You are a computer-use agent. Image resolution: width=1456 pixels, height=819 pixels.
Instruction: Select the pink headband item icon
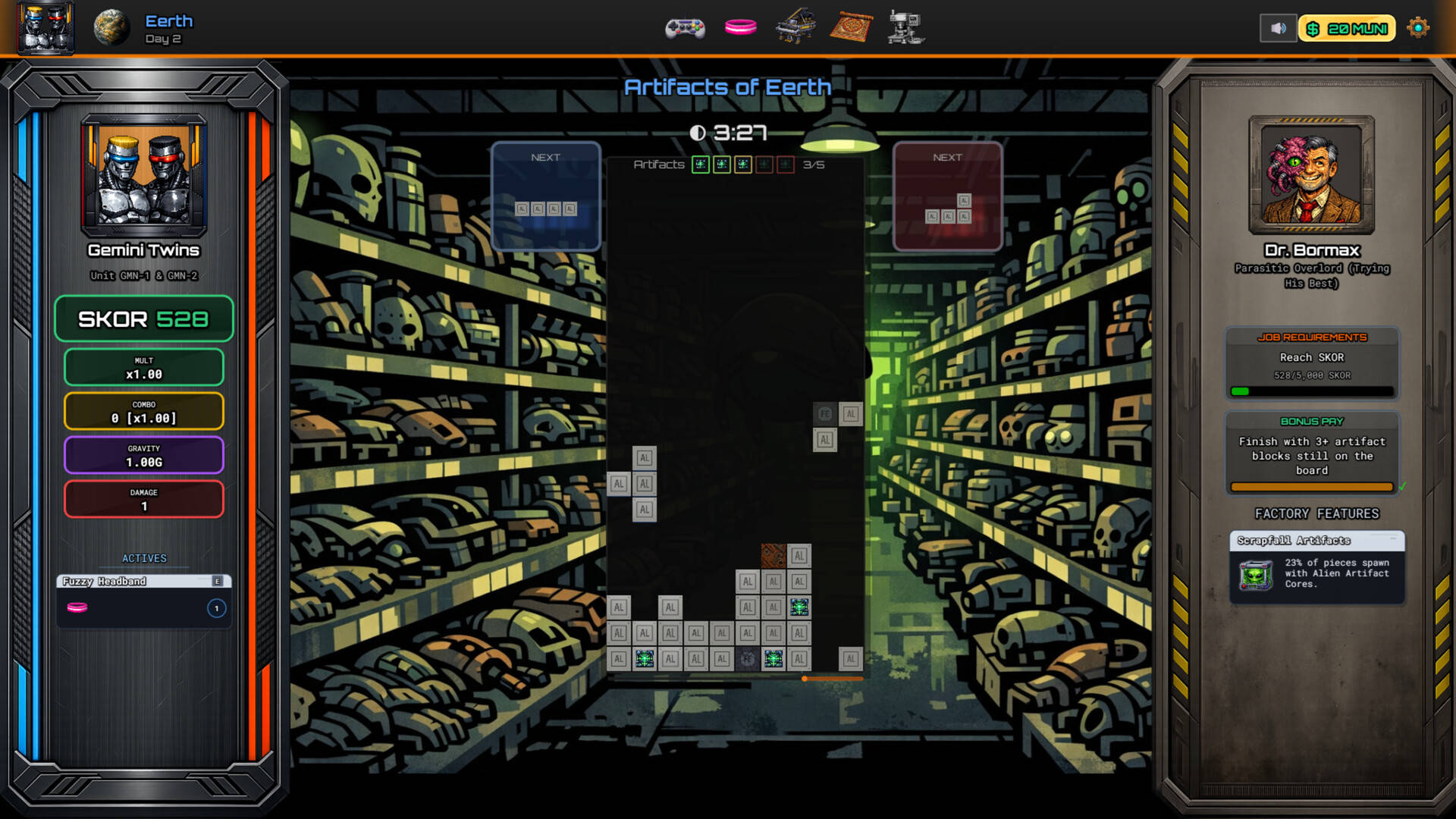click(x=740, y=28)
